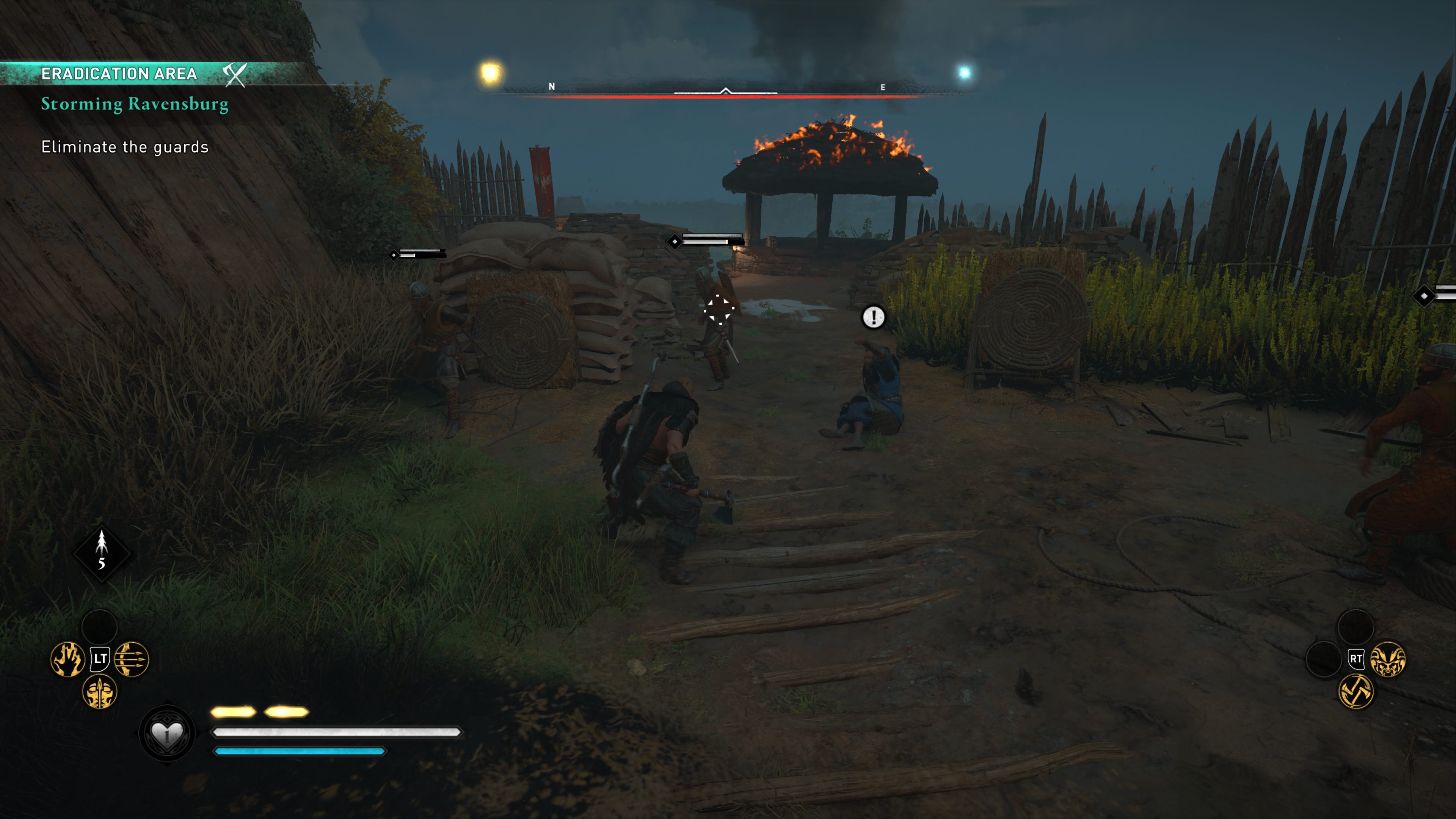Click the yellow glowing marker on the compass
Image resolution: width=1456 pixels, height=819 pixels.
tap(491, 73)
